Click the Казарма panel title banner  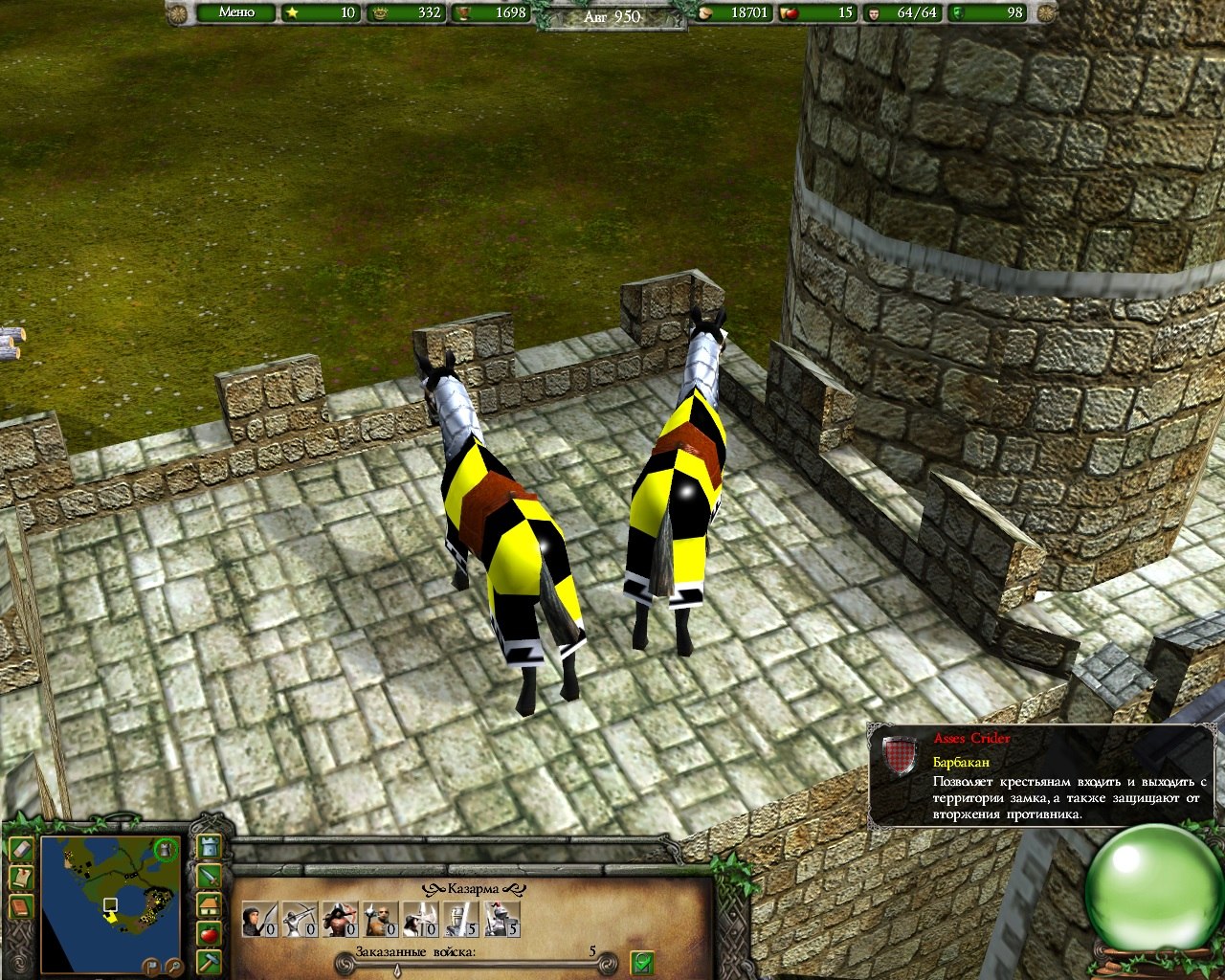471,889
